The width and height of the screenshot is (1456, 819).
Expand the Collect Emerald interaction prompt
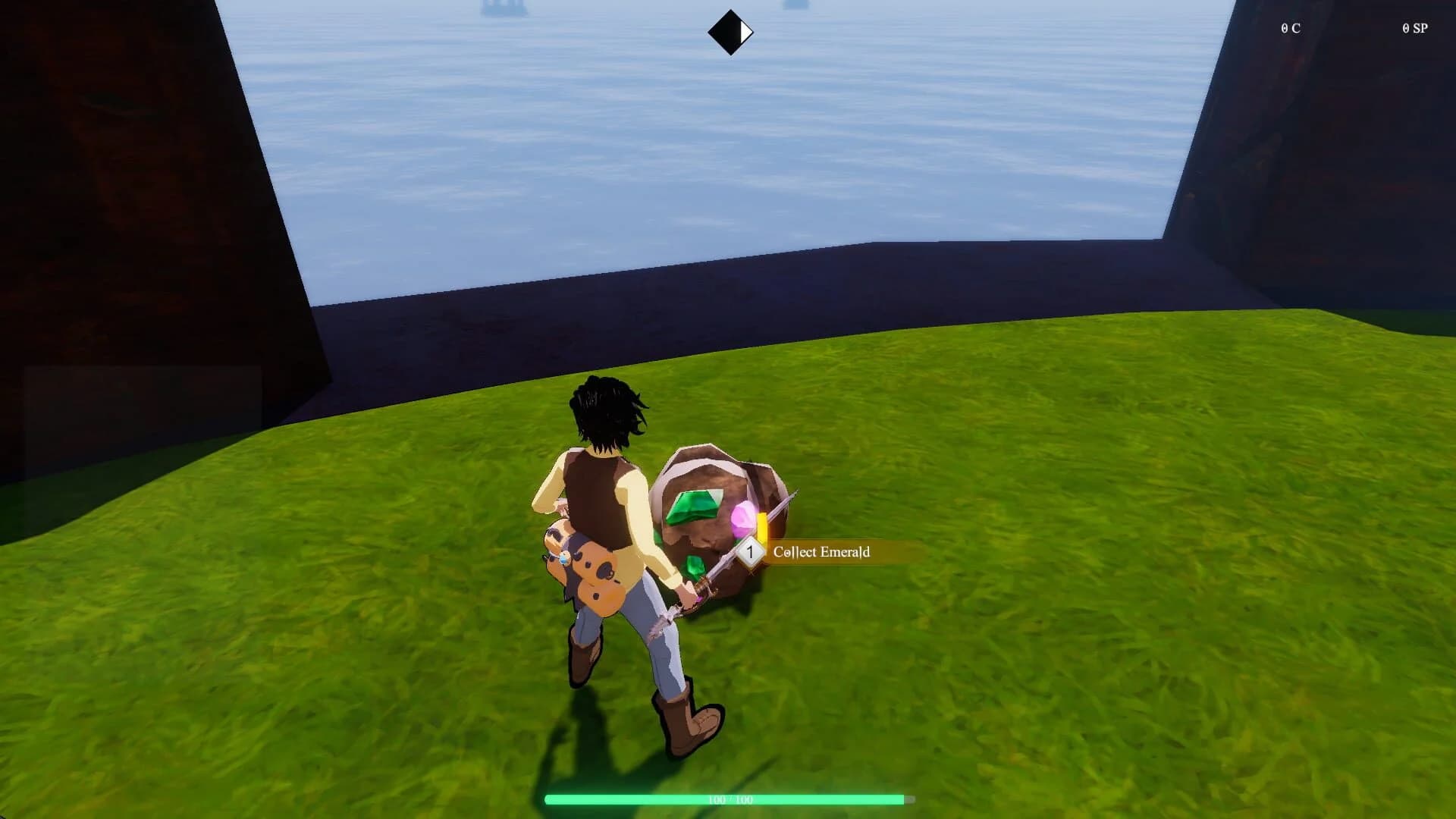[821, 553]
